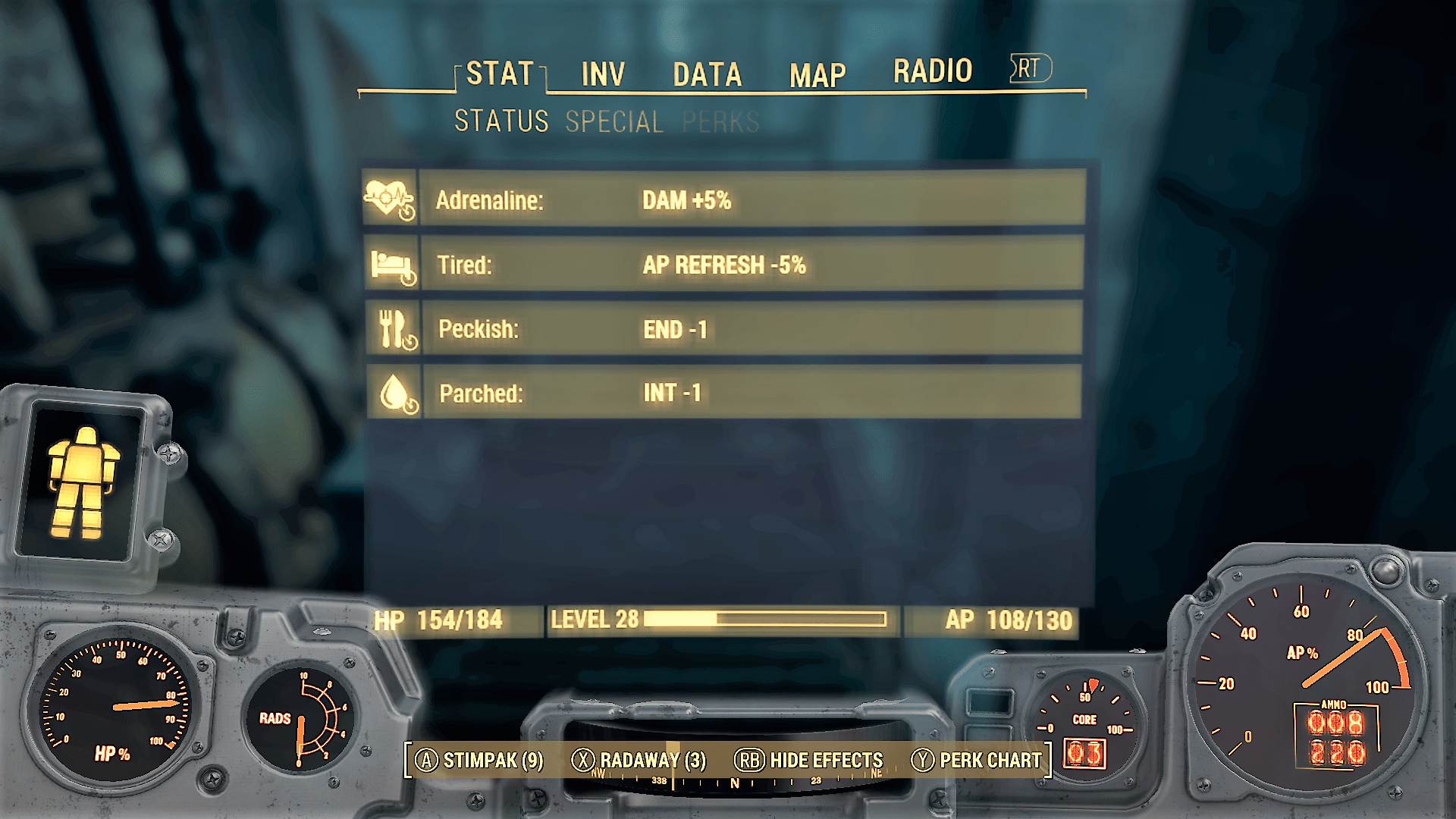Go to the MAP tab

(x=817, y=75)
